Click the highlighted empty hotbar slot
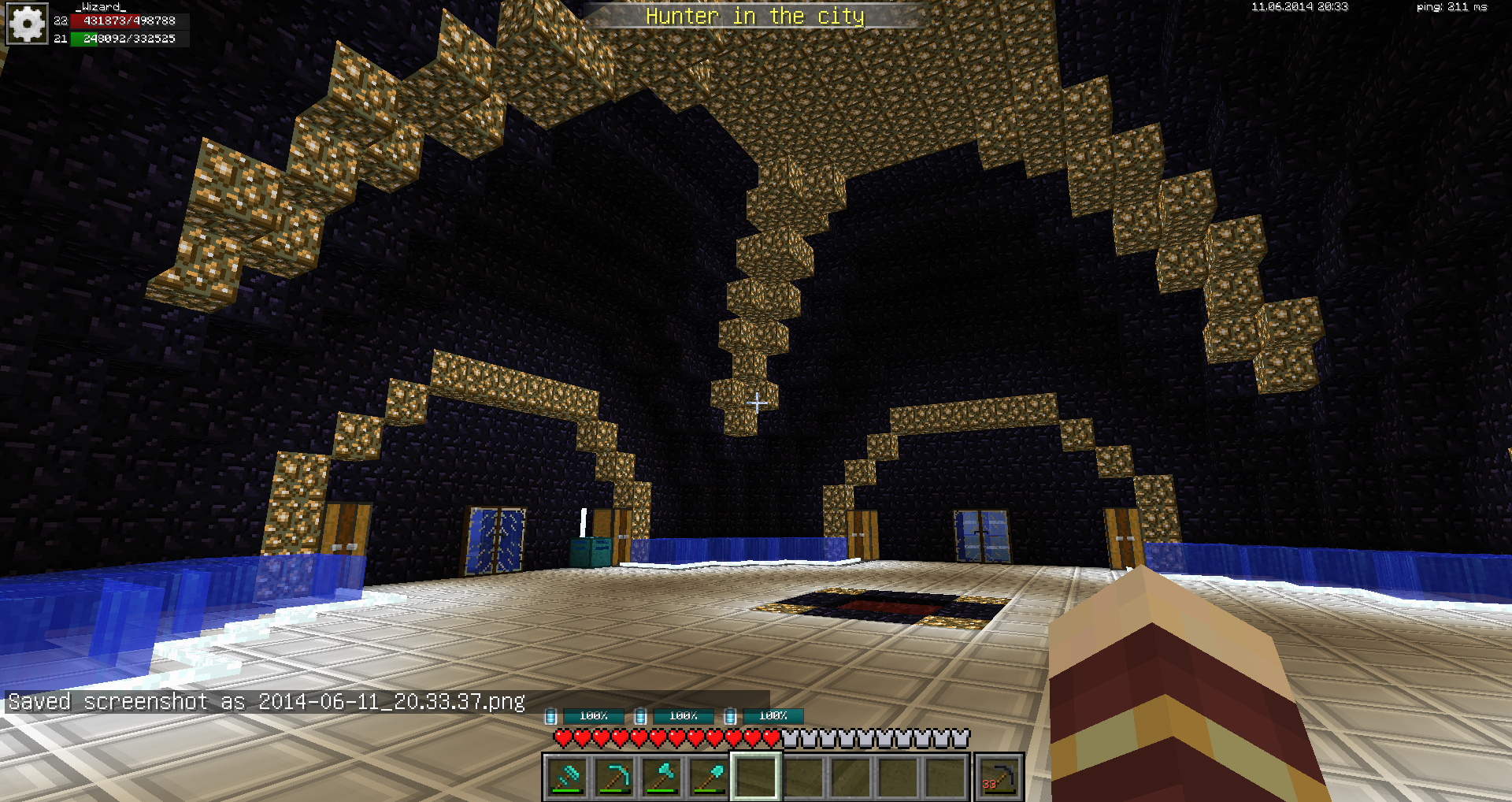The height and width of the screenshot is (802, 1512). [x=756, y=777]
